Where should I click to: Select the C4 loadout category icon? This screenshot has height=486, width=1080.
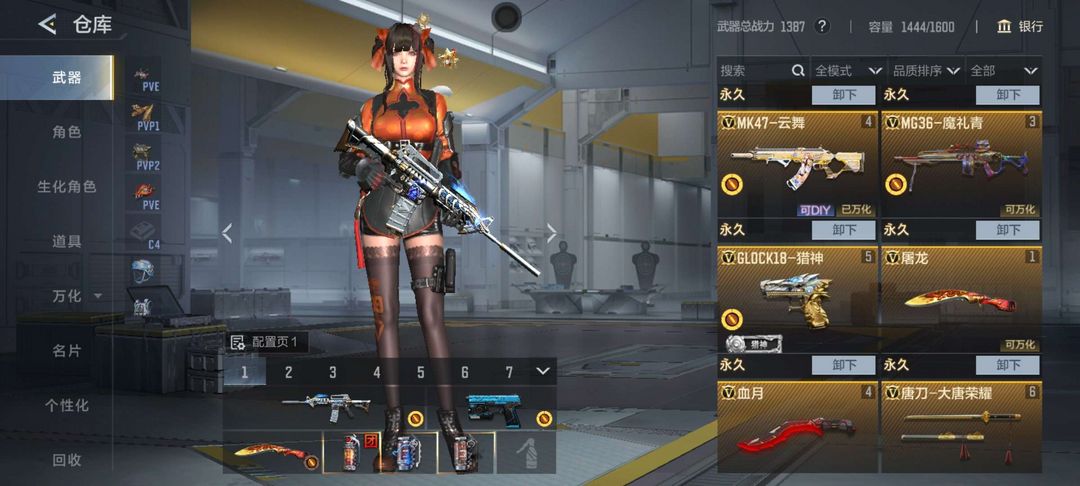[x=146, y=235]
